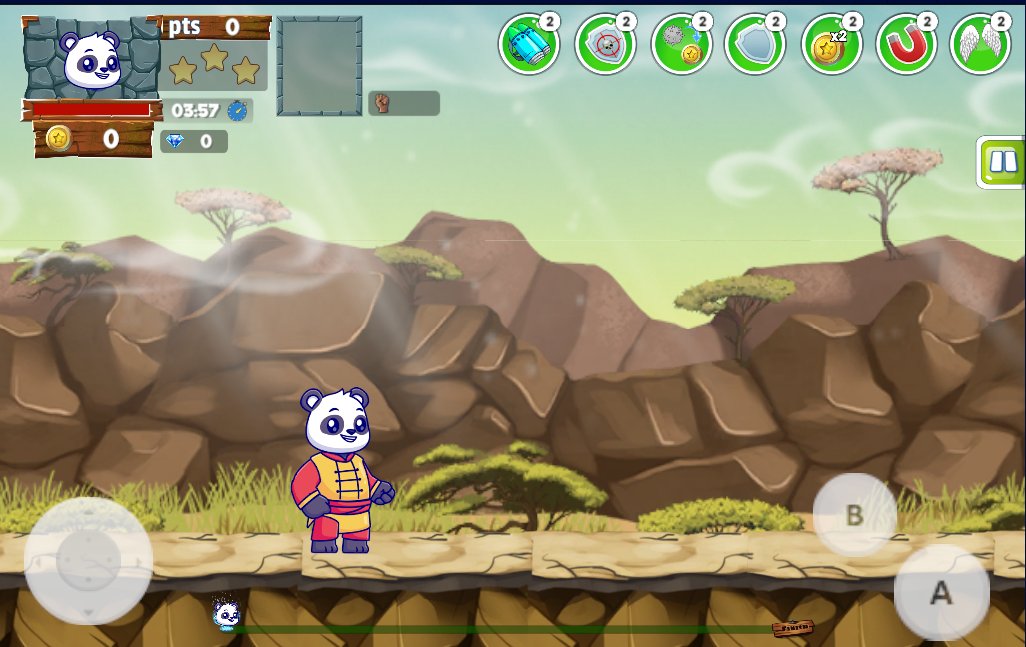Activate the red magnet power-up

point(905,44)
